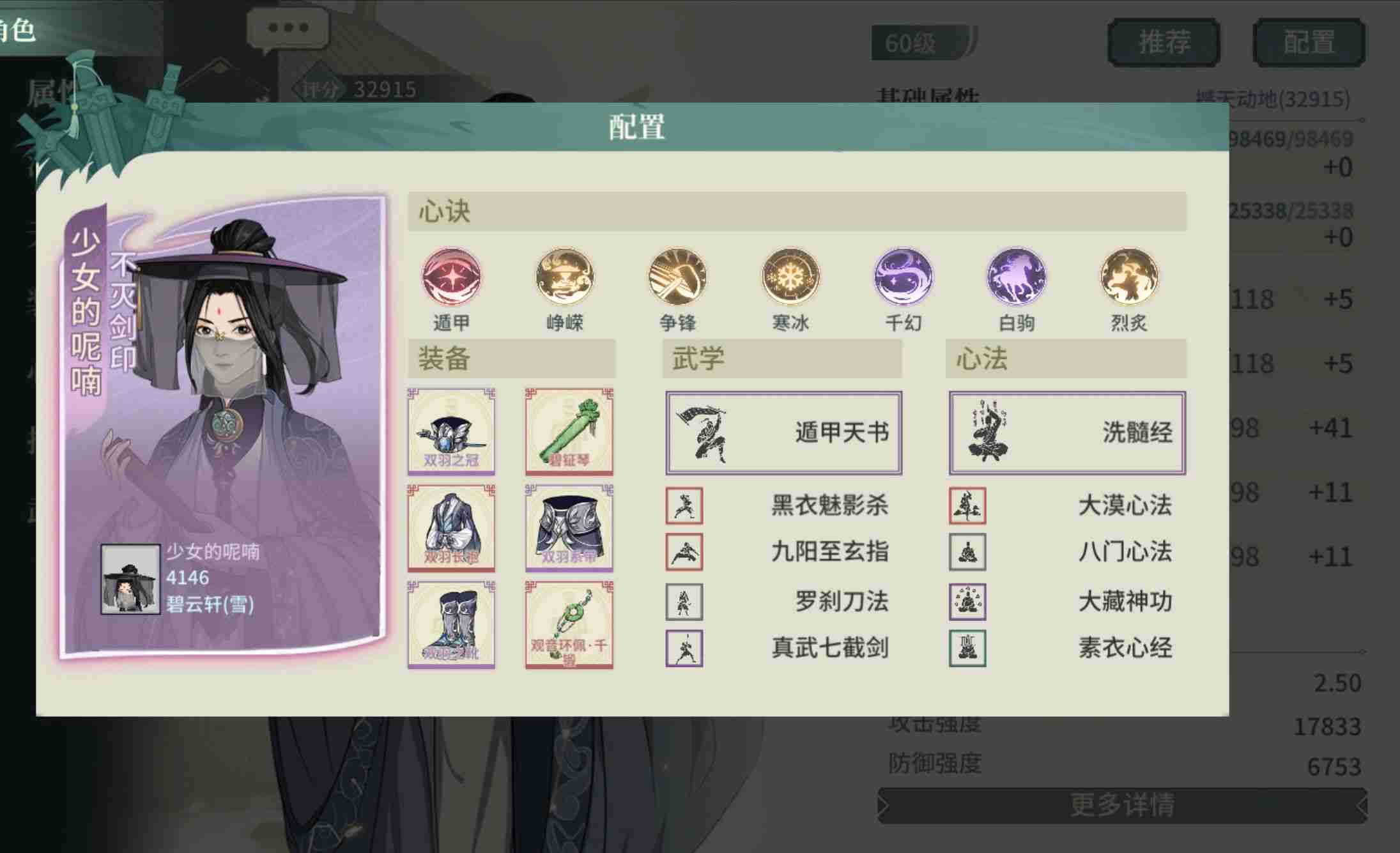The width and height of the screenshot is (1400, 853).
Task: Toggle the 九阳至玄指 skill slot
Action: coord(686,553)
